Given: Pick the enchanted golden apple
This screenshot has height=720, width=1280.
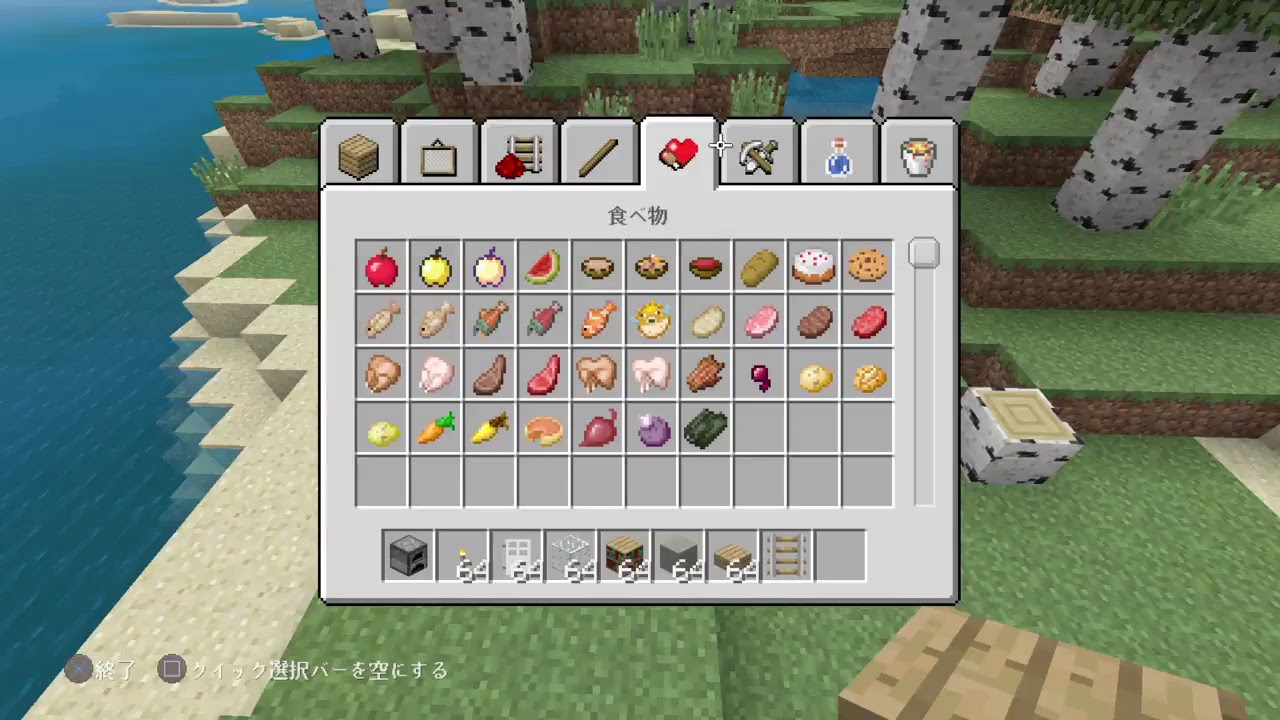Looking at the screenshot, I should (x=489, y=267).
